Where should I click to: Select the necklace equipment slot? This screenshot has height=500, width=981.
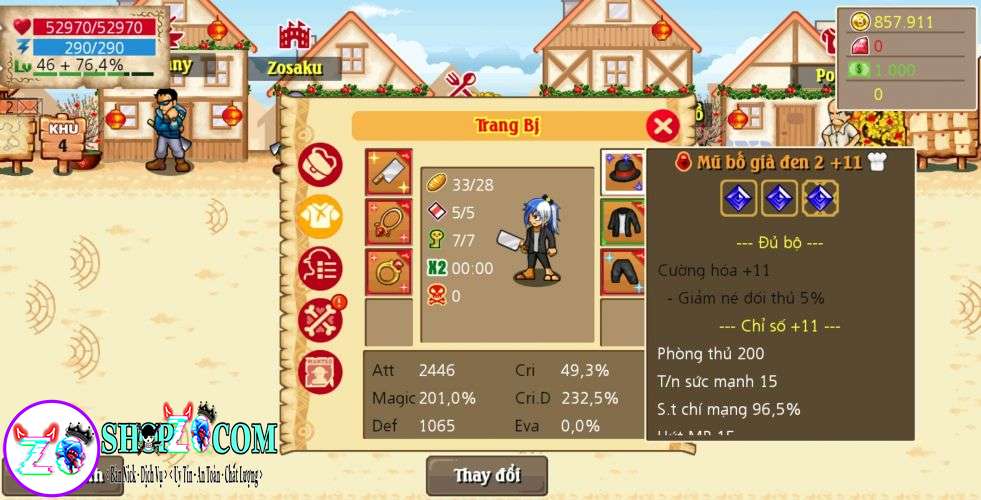tap(388, 222)
